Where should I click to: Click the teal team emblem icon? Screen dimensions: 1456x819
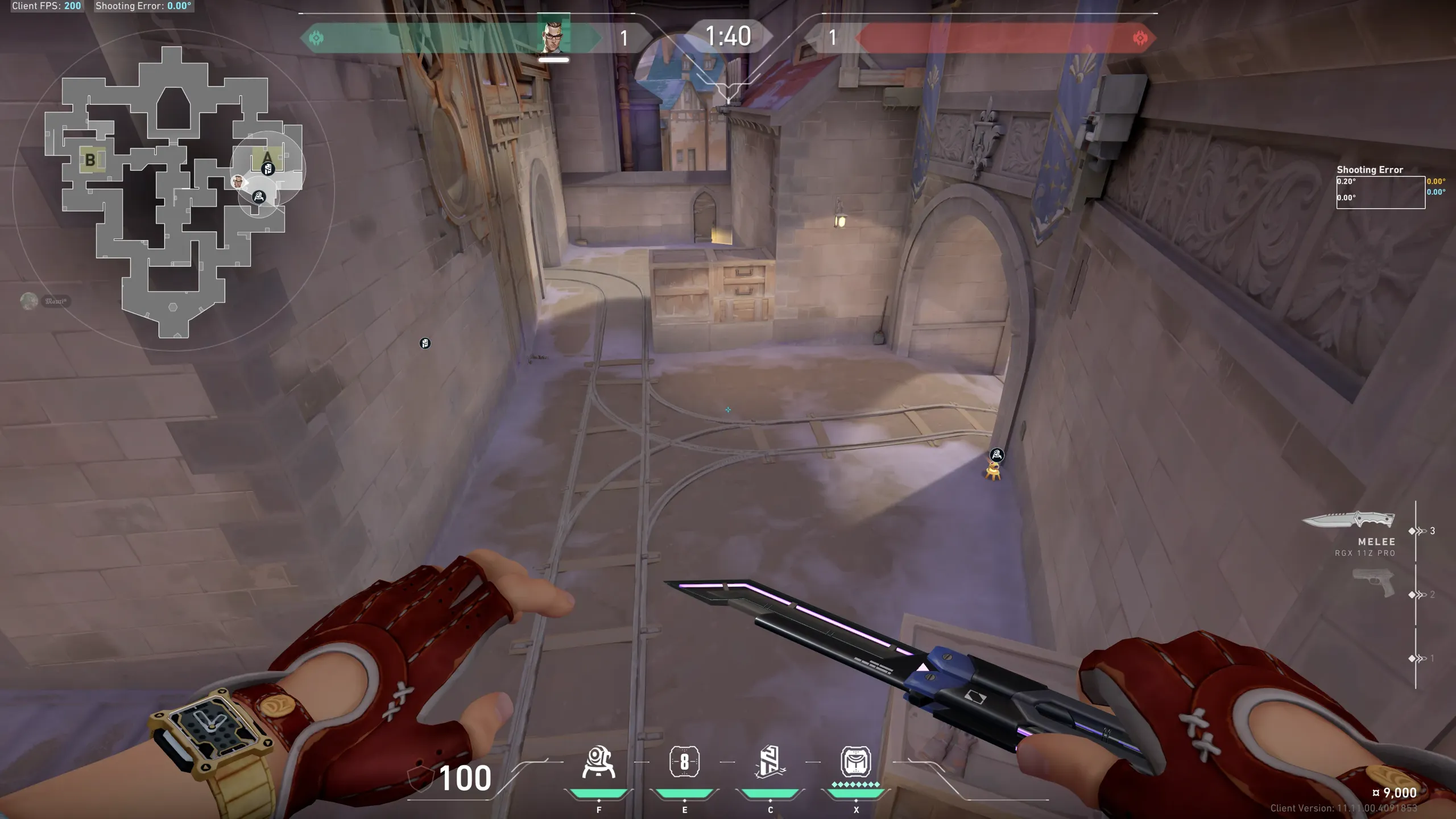pos(316,38)
